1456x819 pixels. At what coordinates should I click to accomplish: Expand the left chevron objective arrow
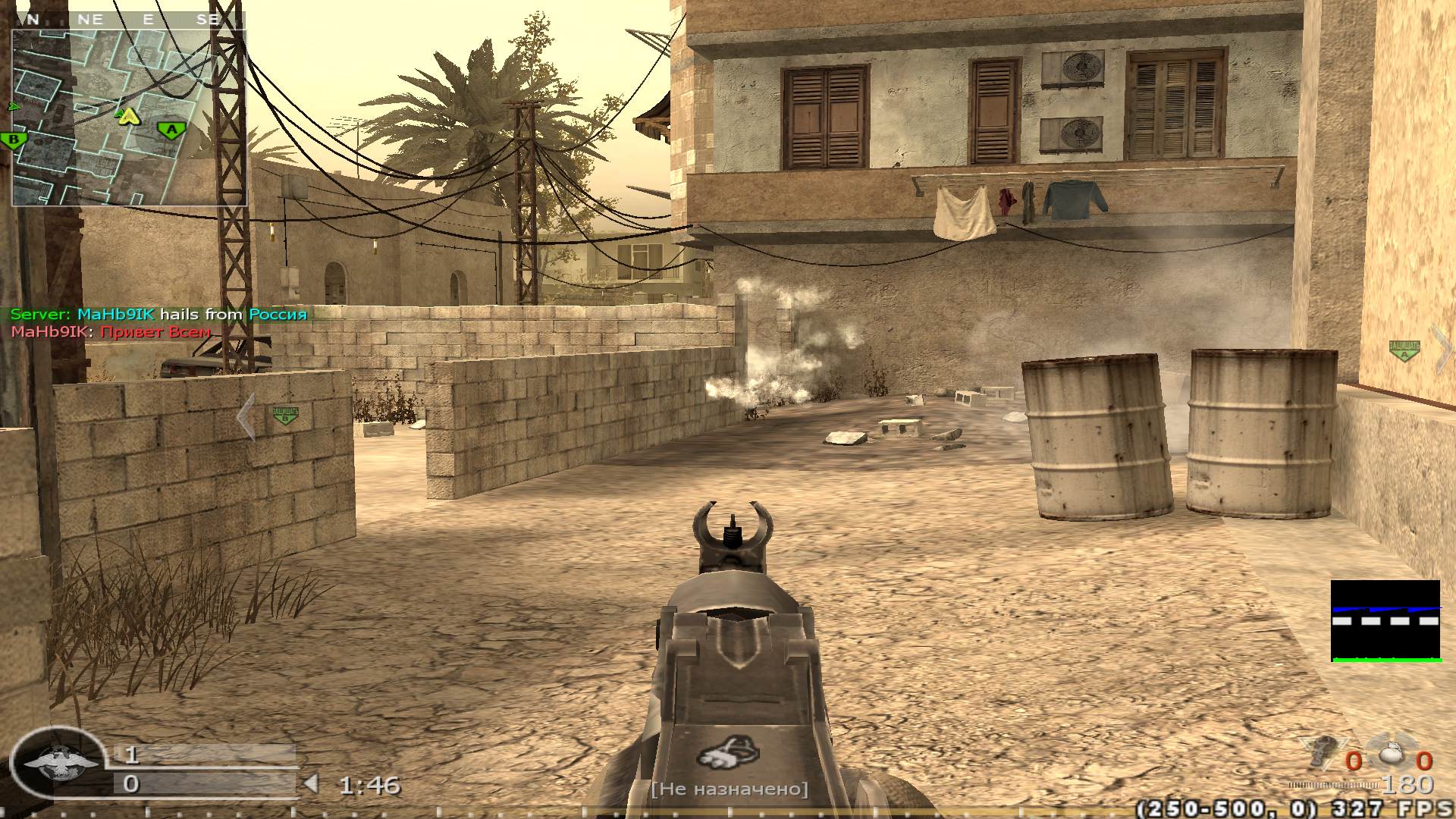[x=246, y=416]
